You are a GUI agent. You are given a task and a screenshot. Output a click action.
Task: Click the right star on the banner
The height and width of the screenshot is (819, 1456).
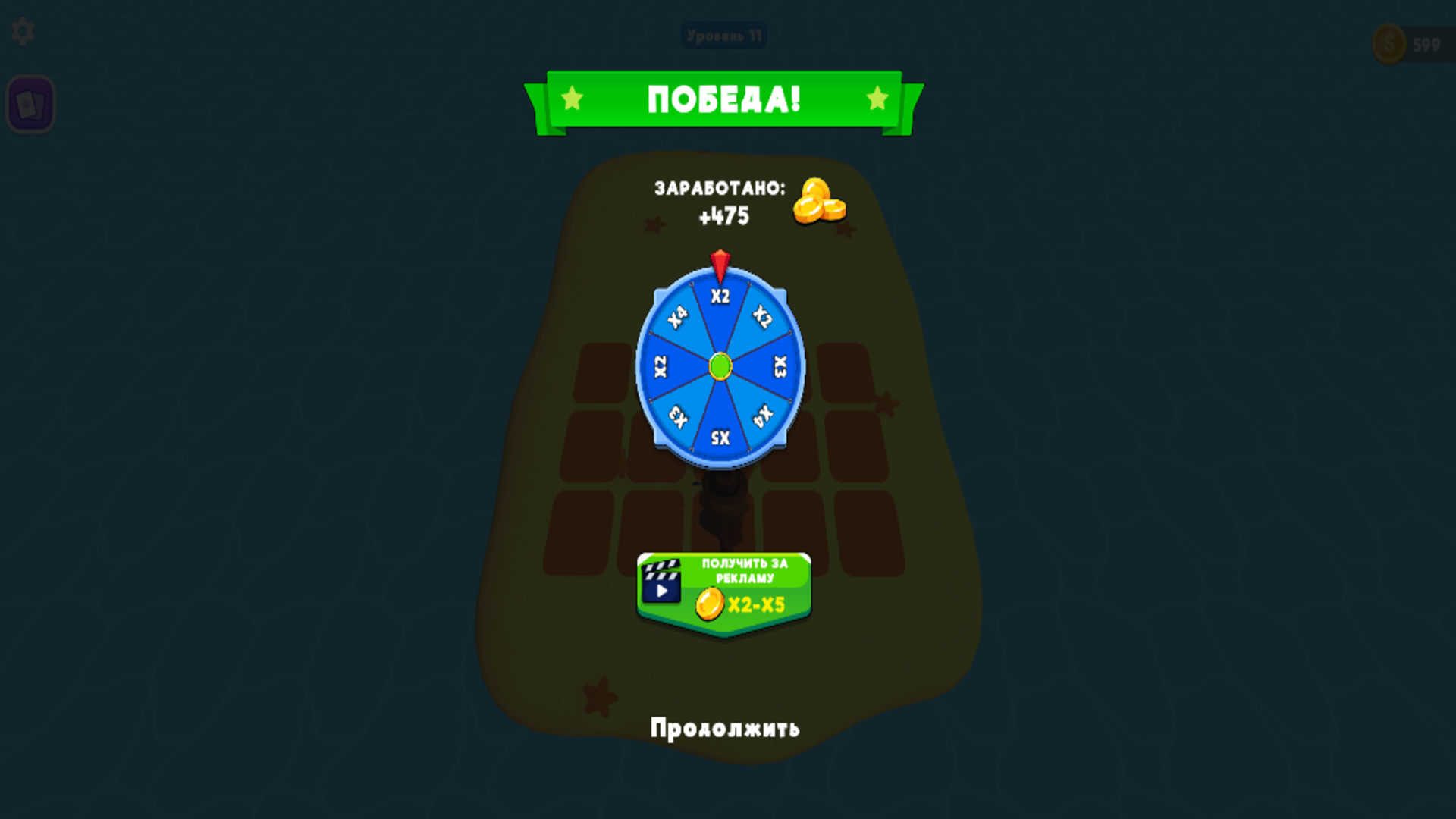click(877, 97)
